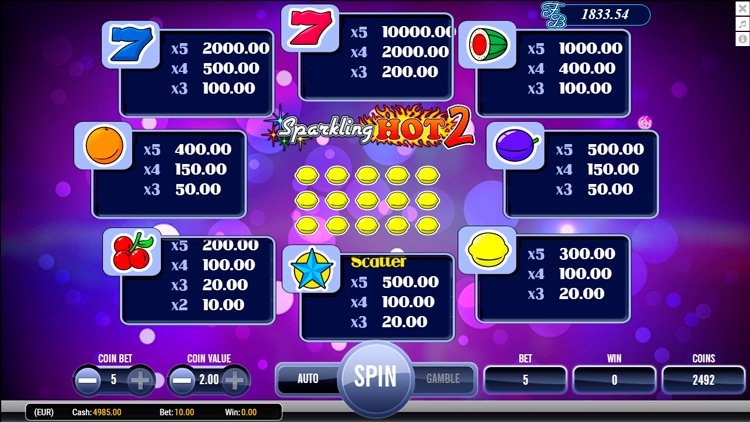Open the info button
This screenshot has height=422, width=750.
(x=742, y=39)
